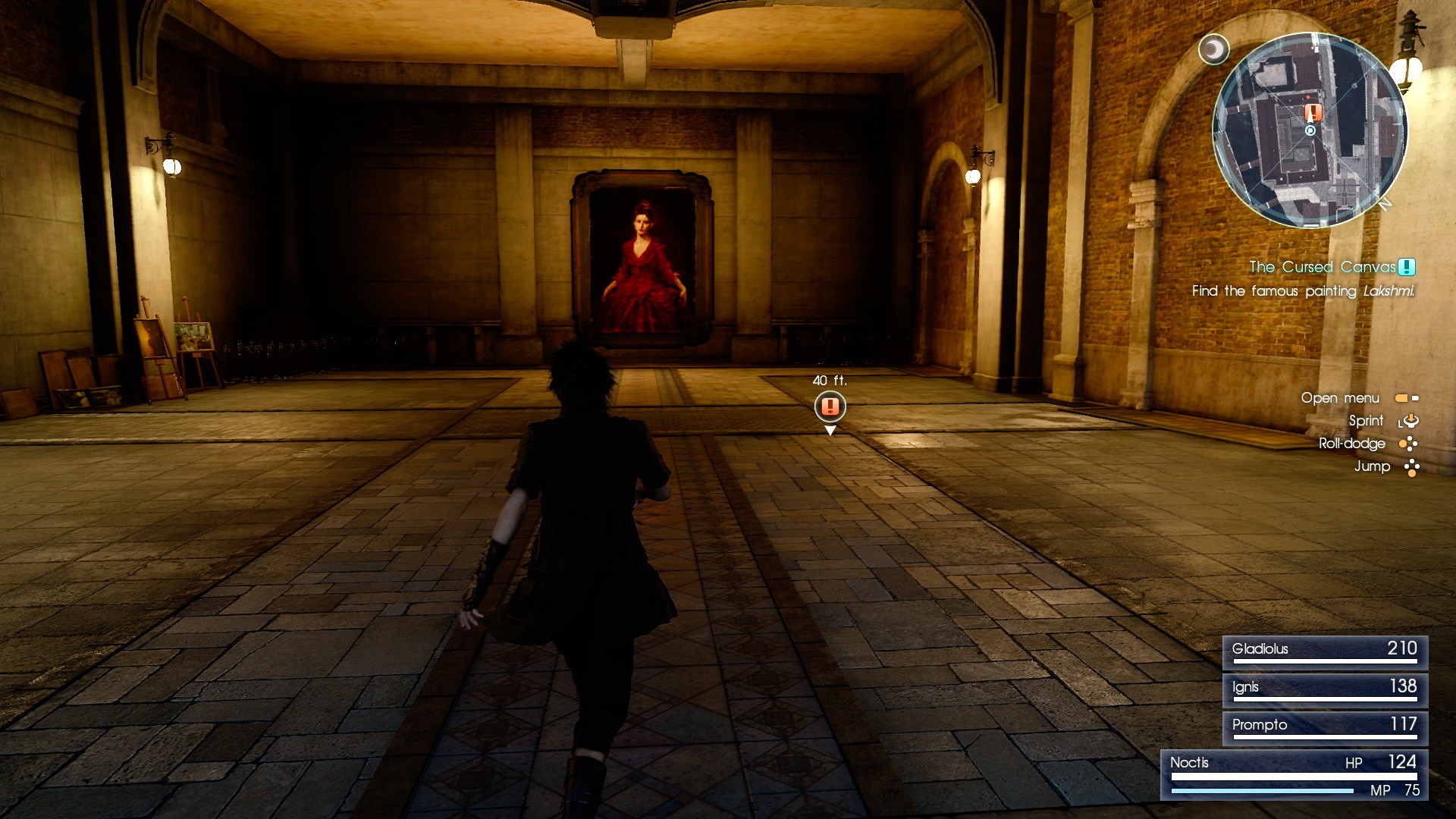Toggle the direction arrow under the map marker
Screen dimensions: 1456x819
(x=1310, y=118)
